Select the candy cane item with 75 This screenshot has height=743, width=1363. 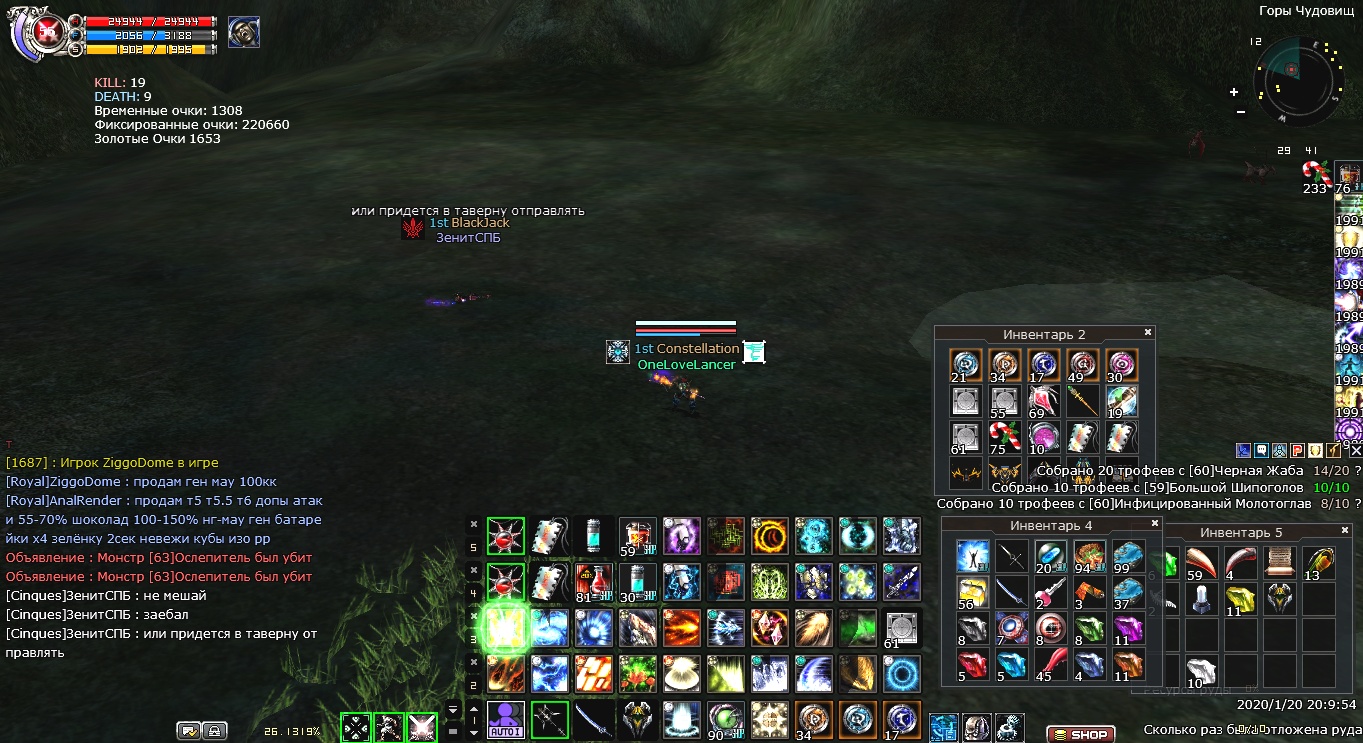[x=1003, y=438]
